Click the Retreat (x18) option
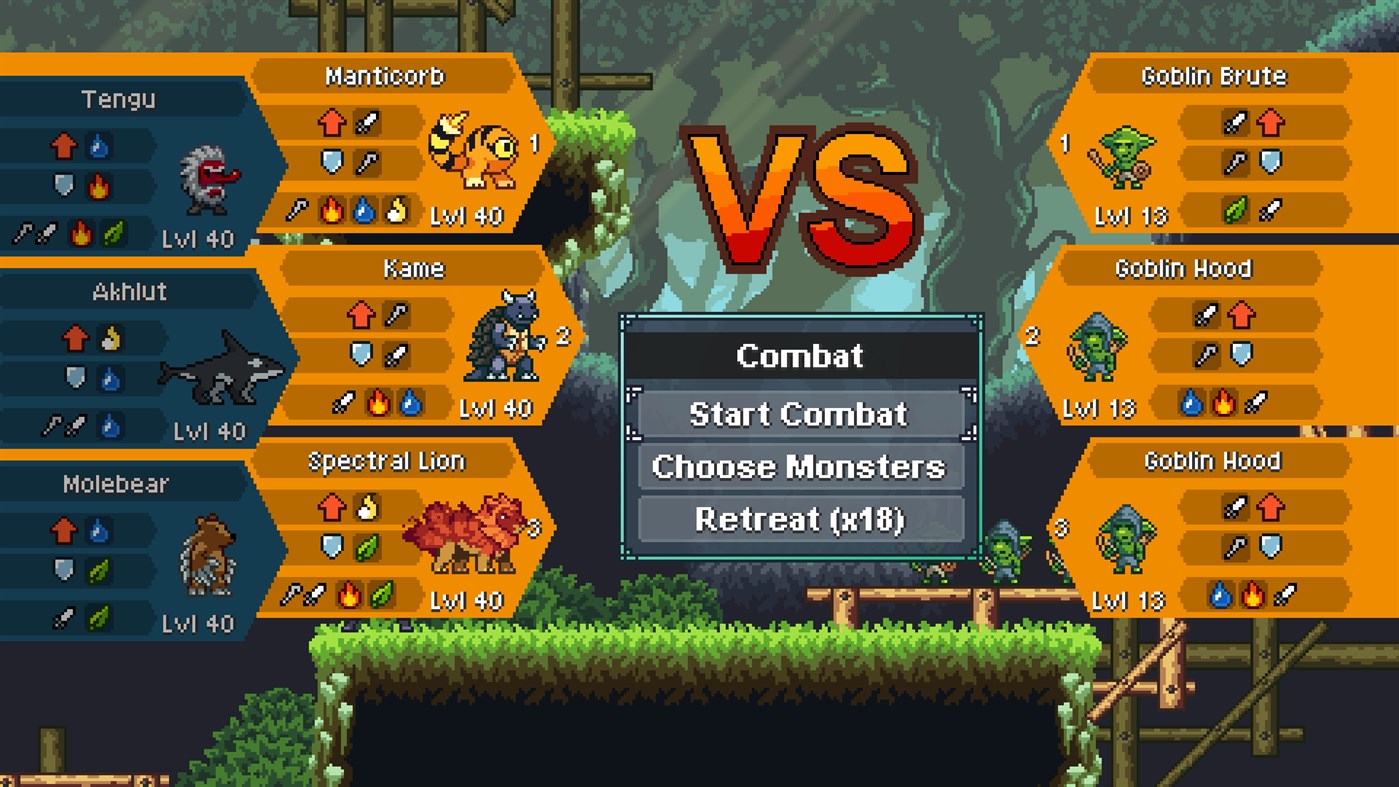The width and height of the screenshot is (1399, 787). click(x=799, y=519)
